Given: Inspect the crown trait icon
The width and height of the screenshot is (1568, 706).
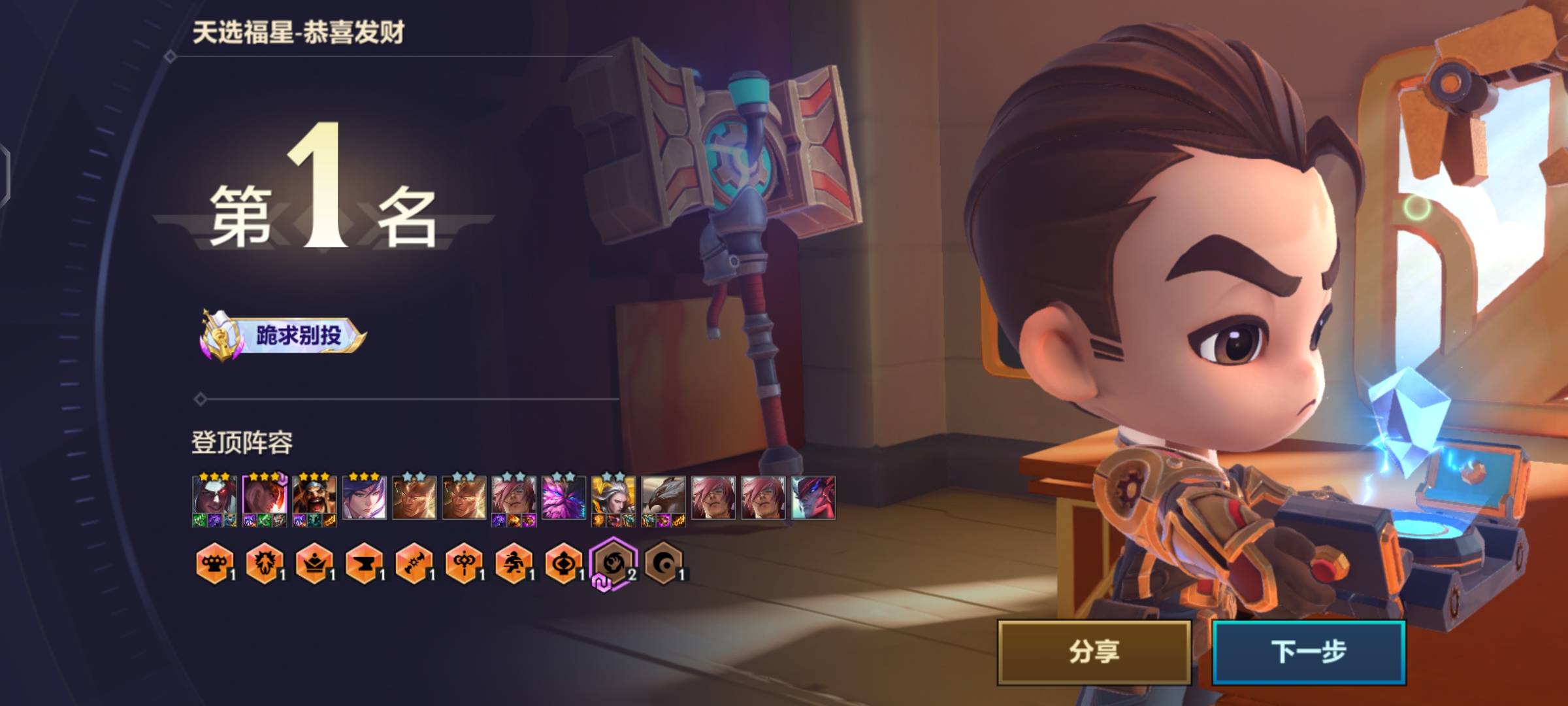Looking at the screenshot, I should pyautogui.click(x=314, y=563).
